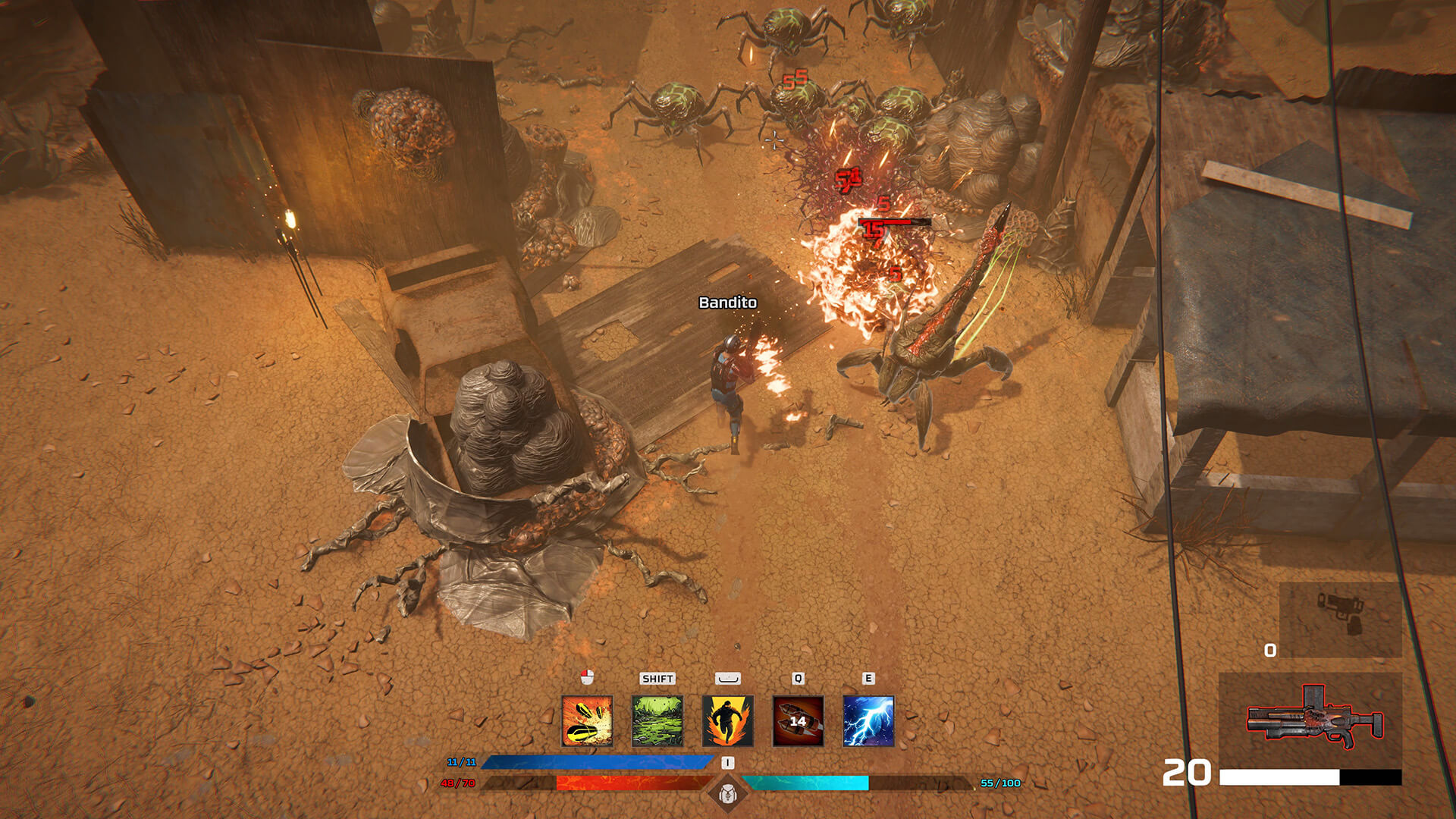Activate the explosive bullets primary attack icon
This screenshot has height=819, width=1456.
[x=587, y=721]
